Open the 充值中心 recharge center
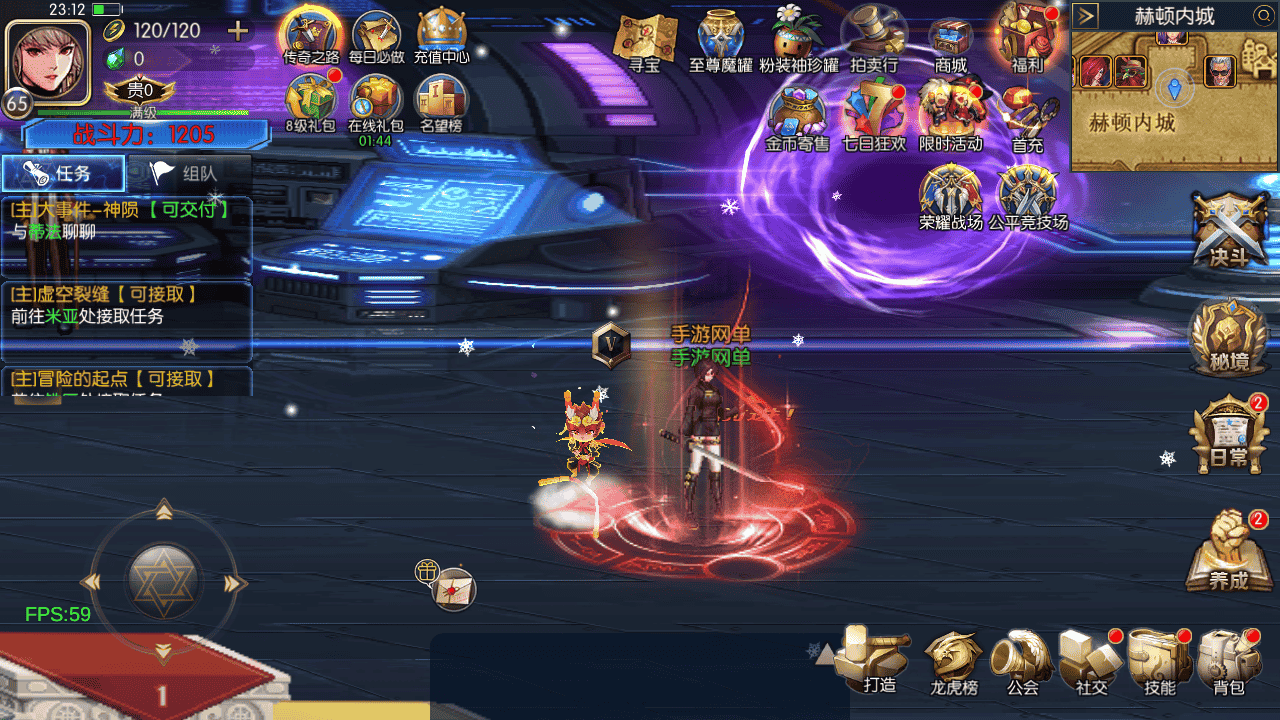This screenshot has width=1280, height=720. [441, 36]
